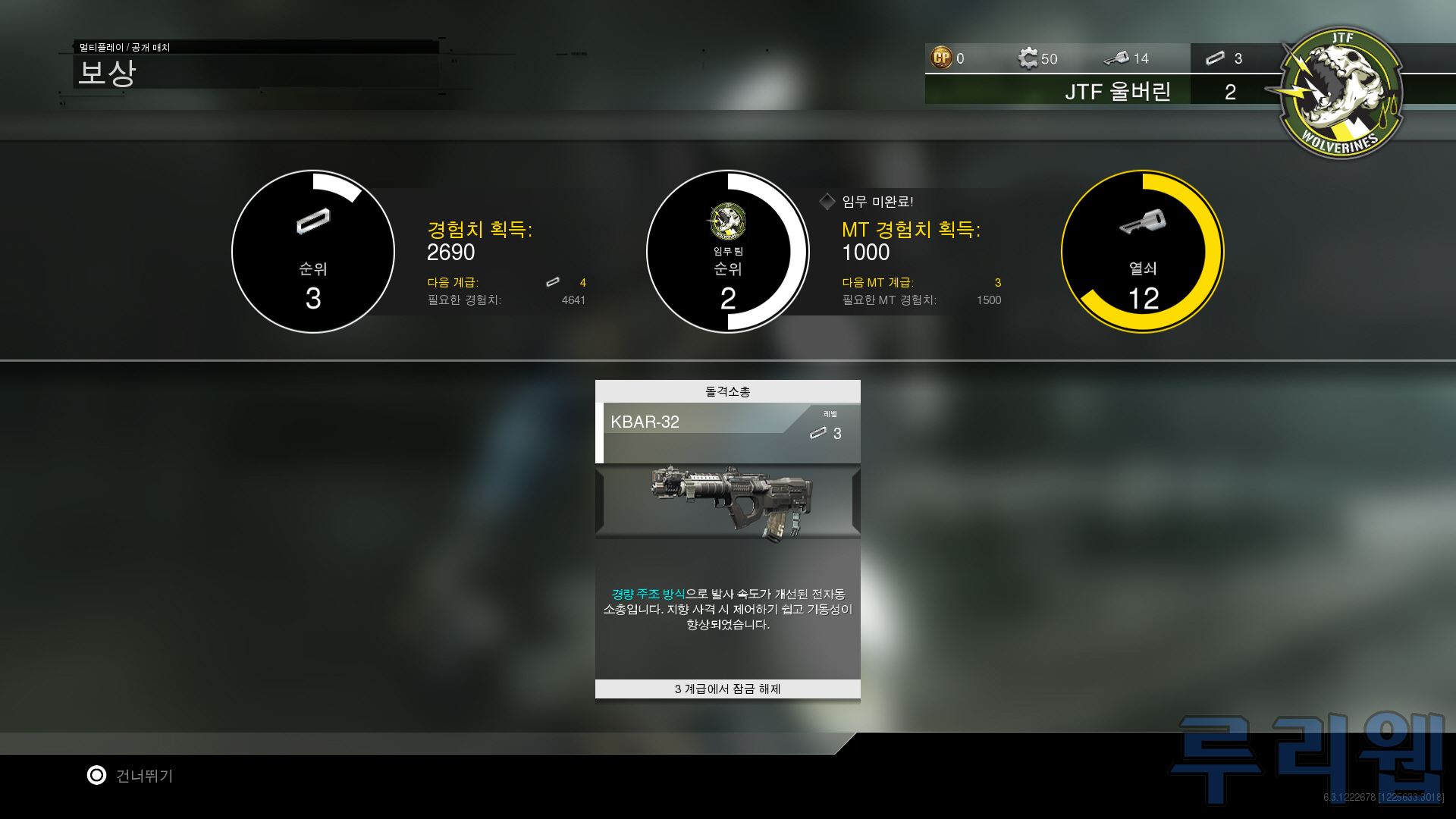1456x819 pixels.
Task: Click the 건너뛰기 skip label
Action: 144,776
